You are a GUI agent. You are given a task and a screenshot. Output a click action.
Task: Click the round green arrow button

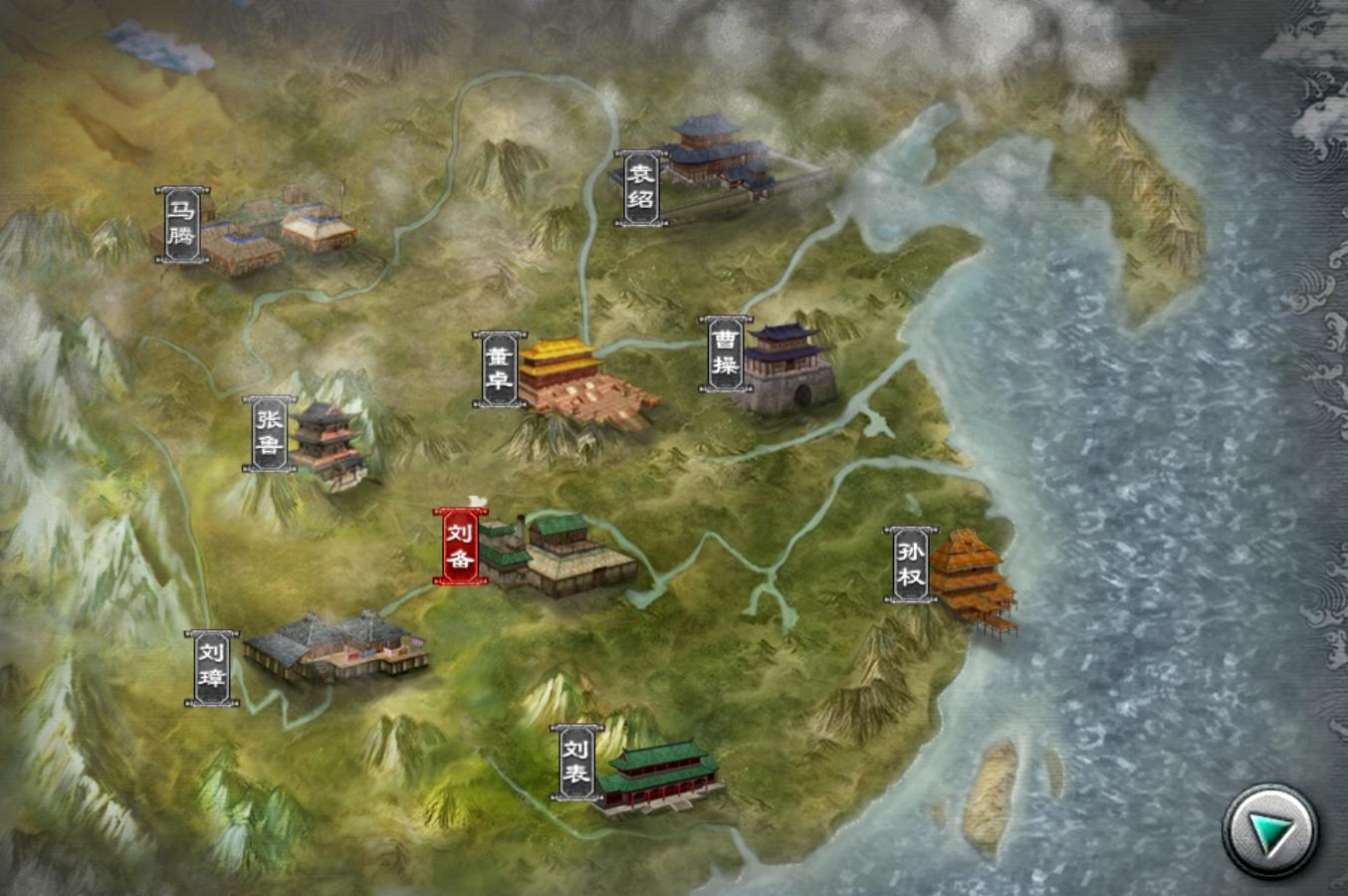tap(1270, 831)
